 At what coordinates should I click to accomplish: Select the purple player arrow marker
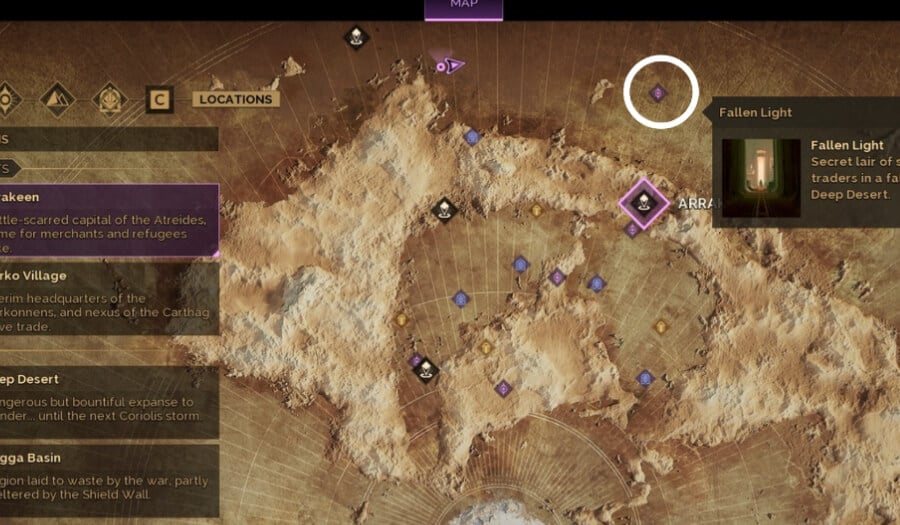[x=451, y=66]
